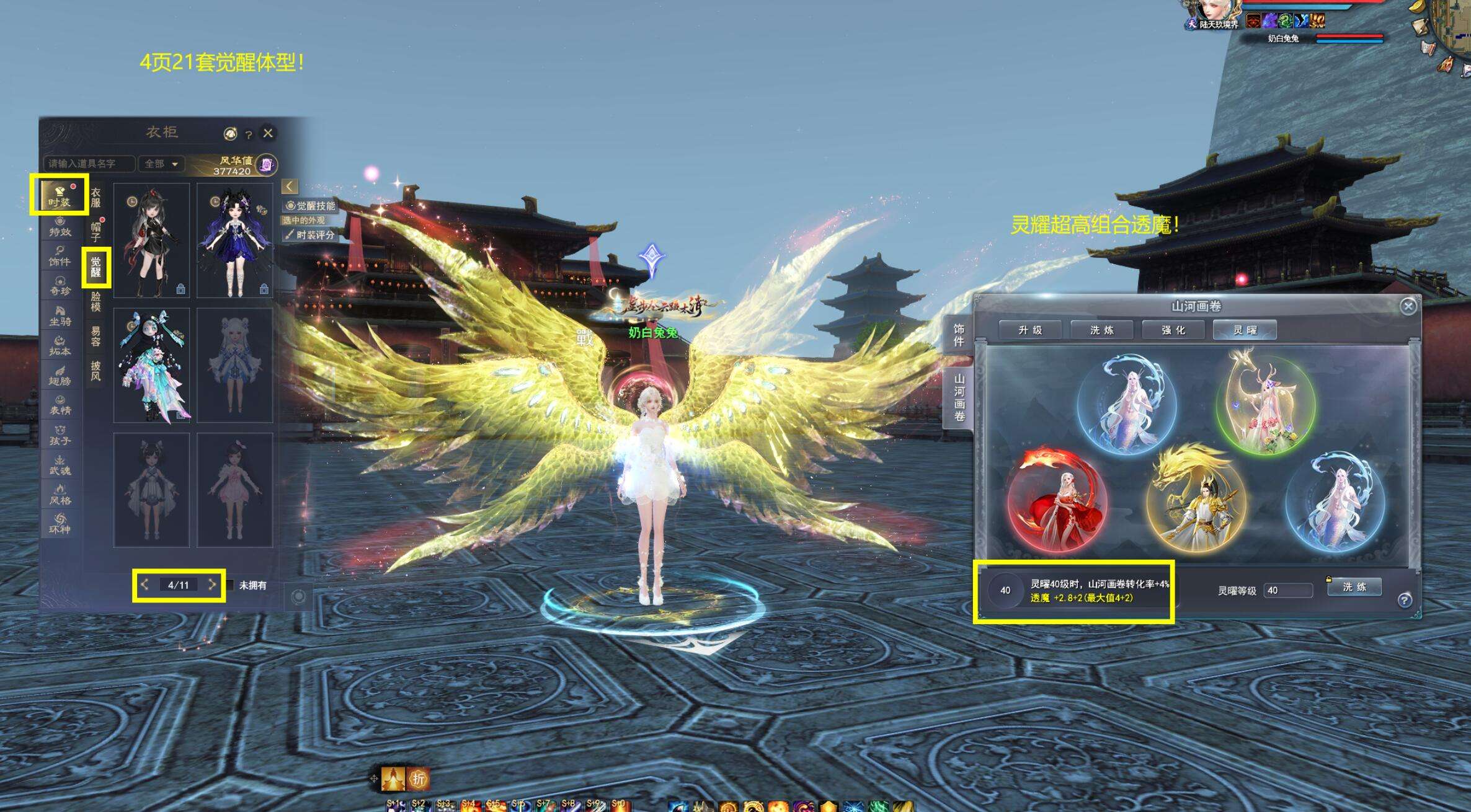Toggle the 未拥有 checkbox
This screenshot has width=1471, height=812.
(231, 585)
